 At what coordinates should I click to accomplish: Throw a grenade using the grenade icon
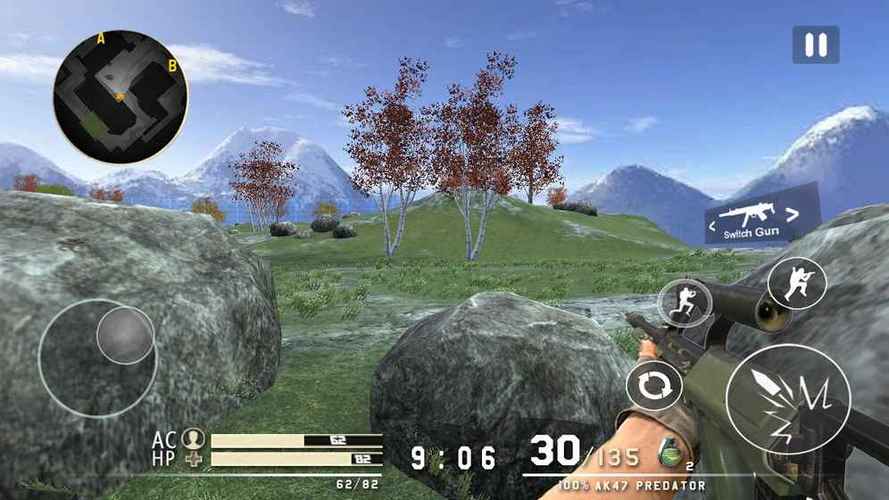pos(674,453)
